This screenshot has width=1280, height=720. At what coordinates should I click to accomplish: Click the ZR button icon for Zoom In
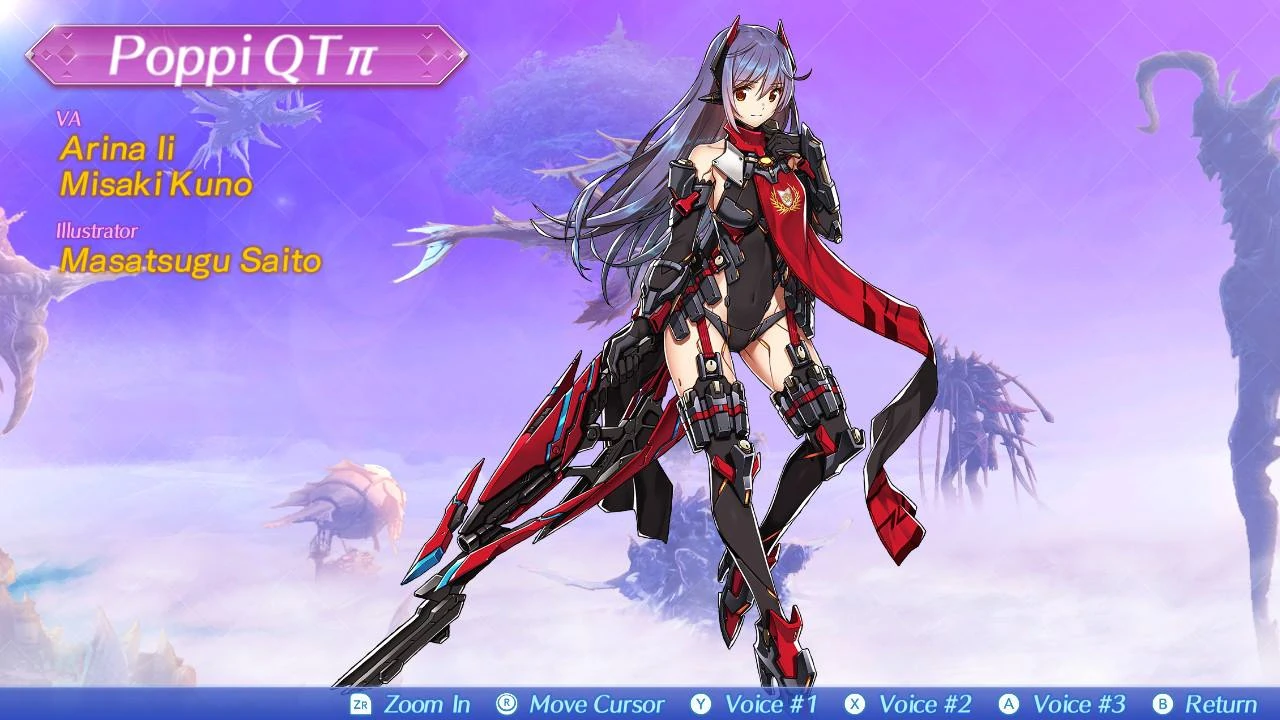tap(360, 705)
